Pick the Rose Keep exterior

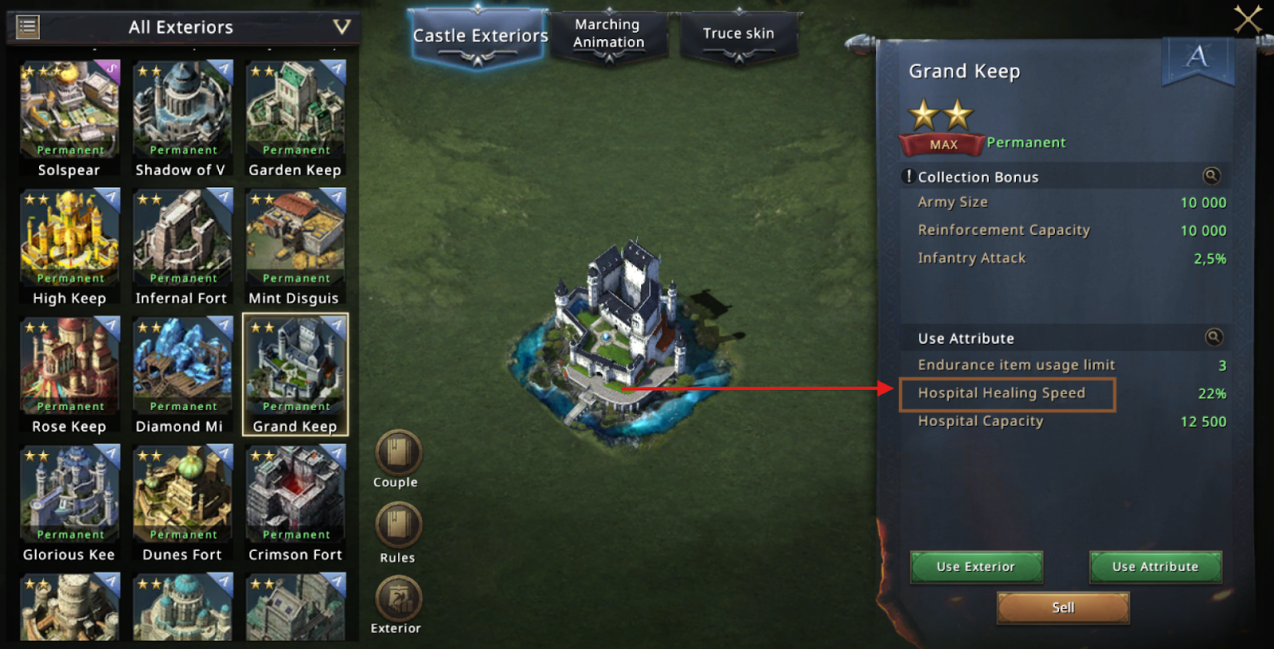click(x=69, y=367)
